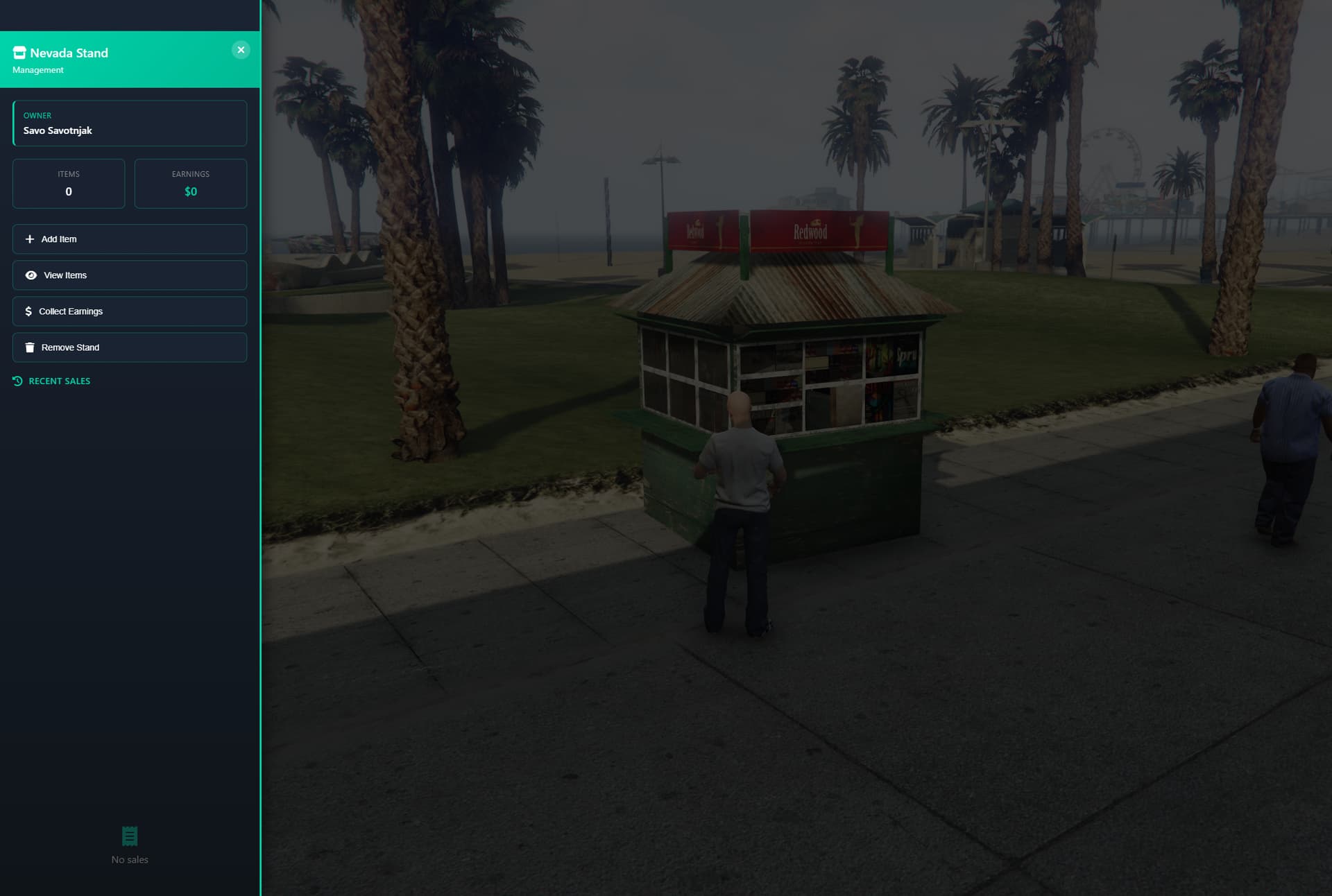Open View Items to list stock

coord(129,275)
